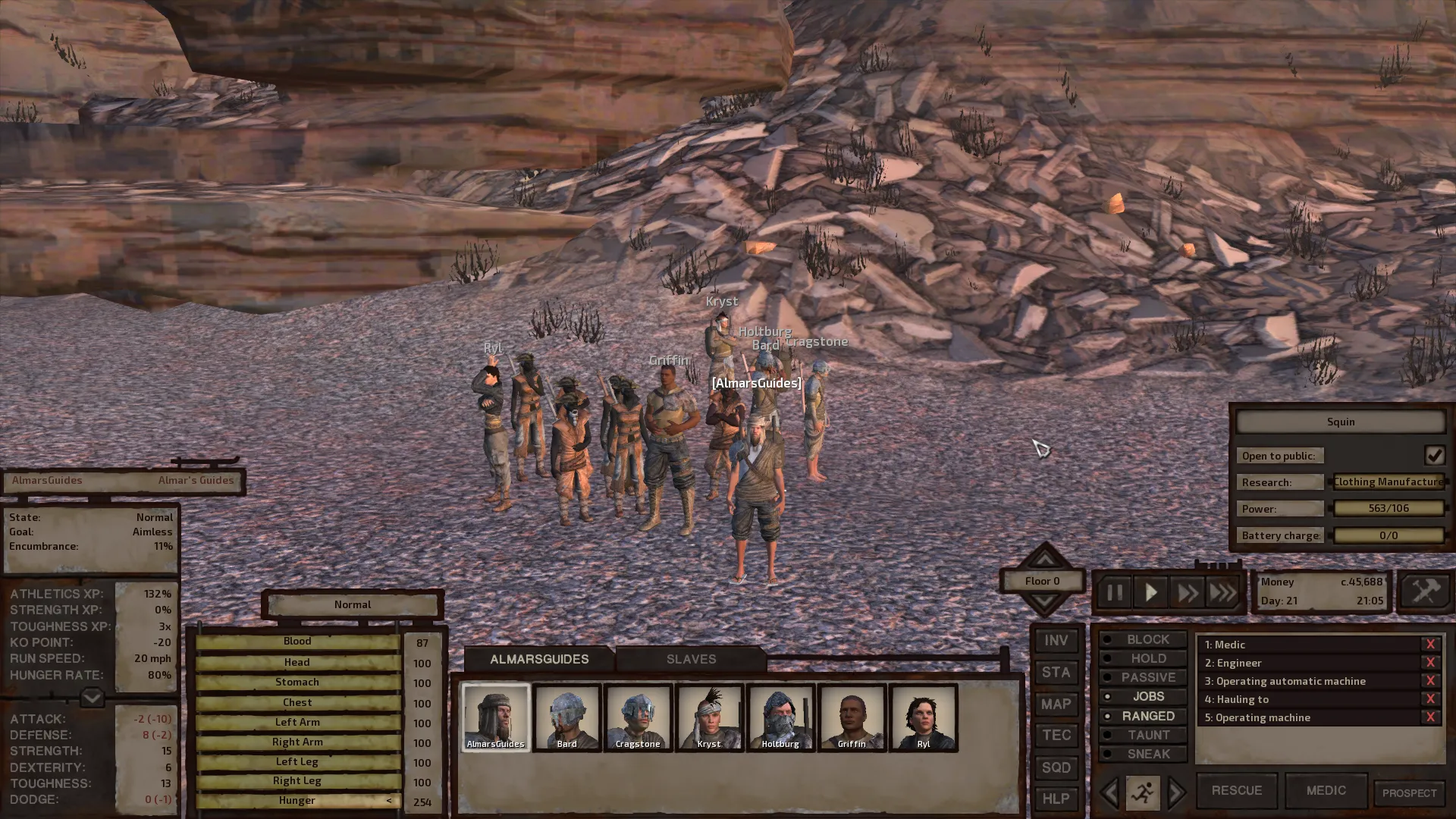
Task: Enable the PASSIVE combat mode
Action: [1148, 677]
